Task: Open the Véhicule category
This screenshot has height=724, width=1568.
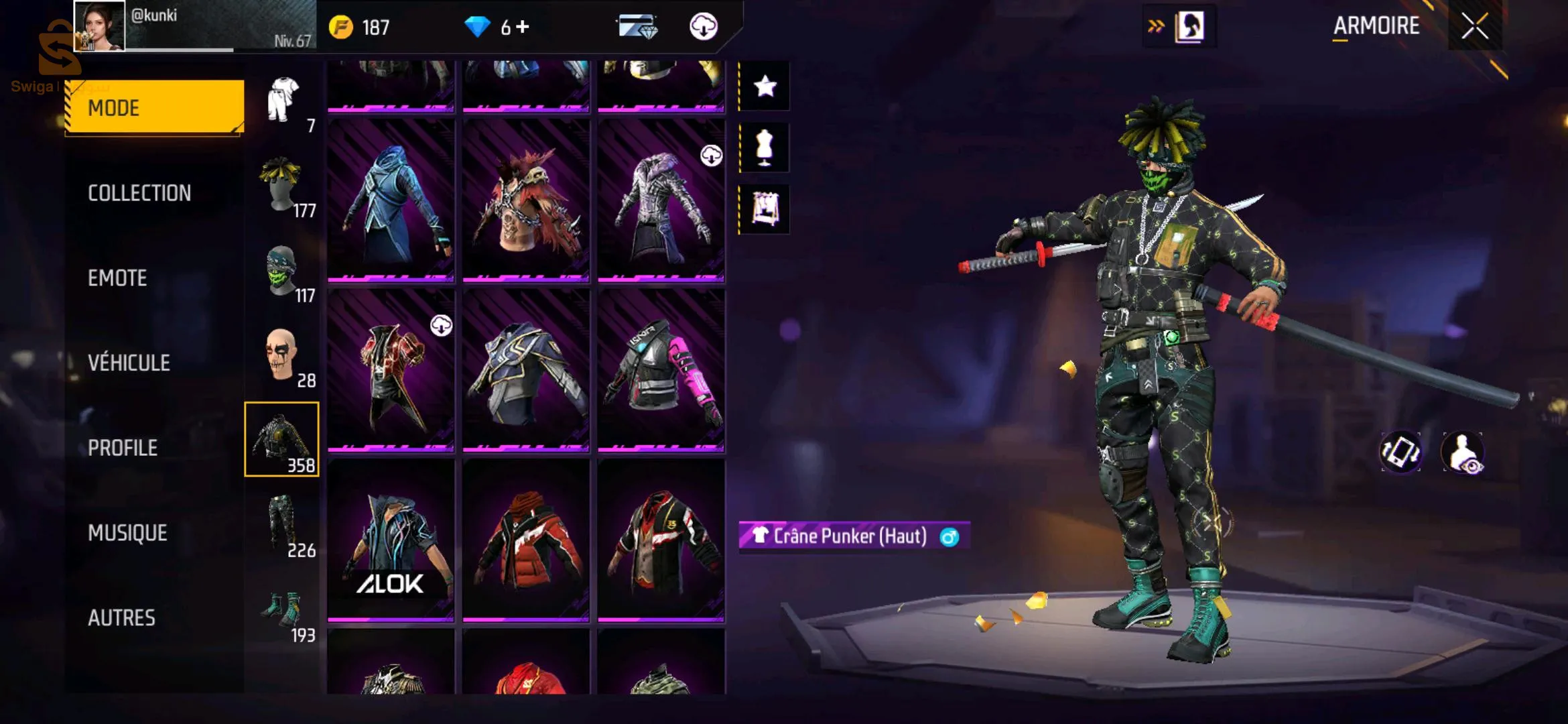Action: click(129, 363)
